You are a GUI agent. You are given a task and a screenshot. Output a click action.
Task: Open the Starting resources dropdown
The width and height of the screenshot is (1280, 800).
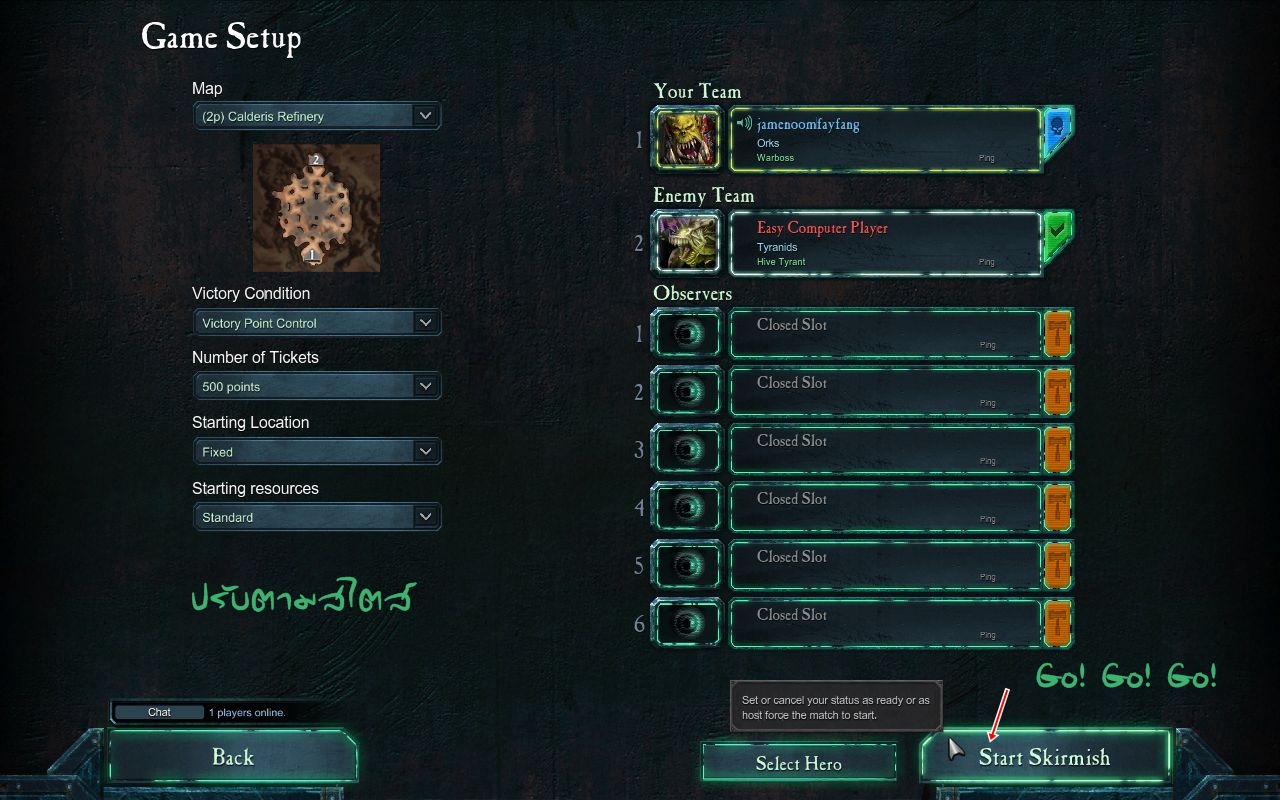tap(316, 517)
